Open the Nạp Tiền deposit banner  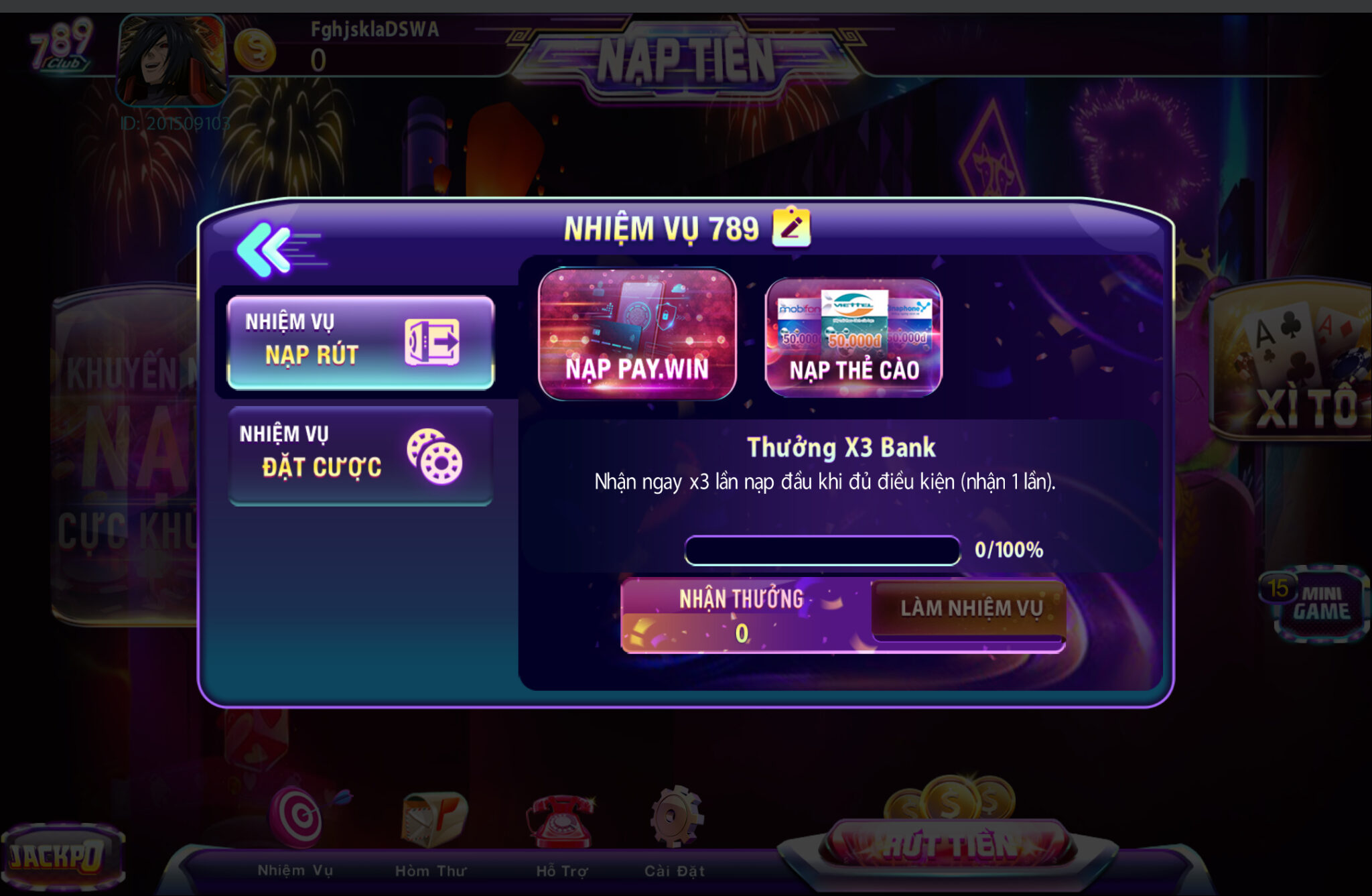click(686, 60)
